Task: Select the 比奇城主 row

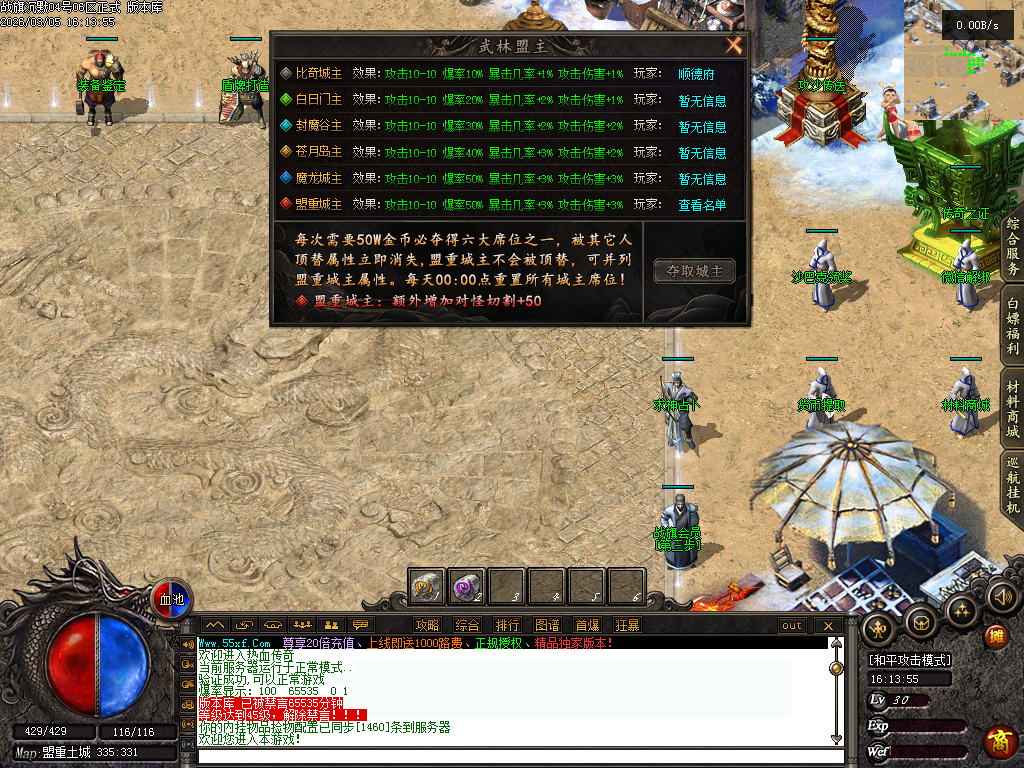Action: (318, 74)
